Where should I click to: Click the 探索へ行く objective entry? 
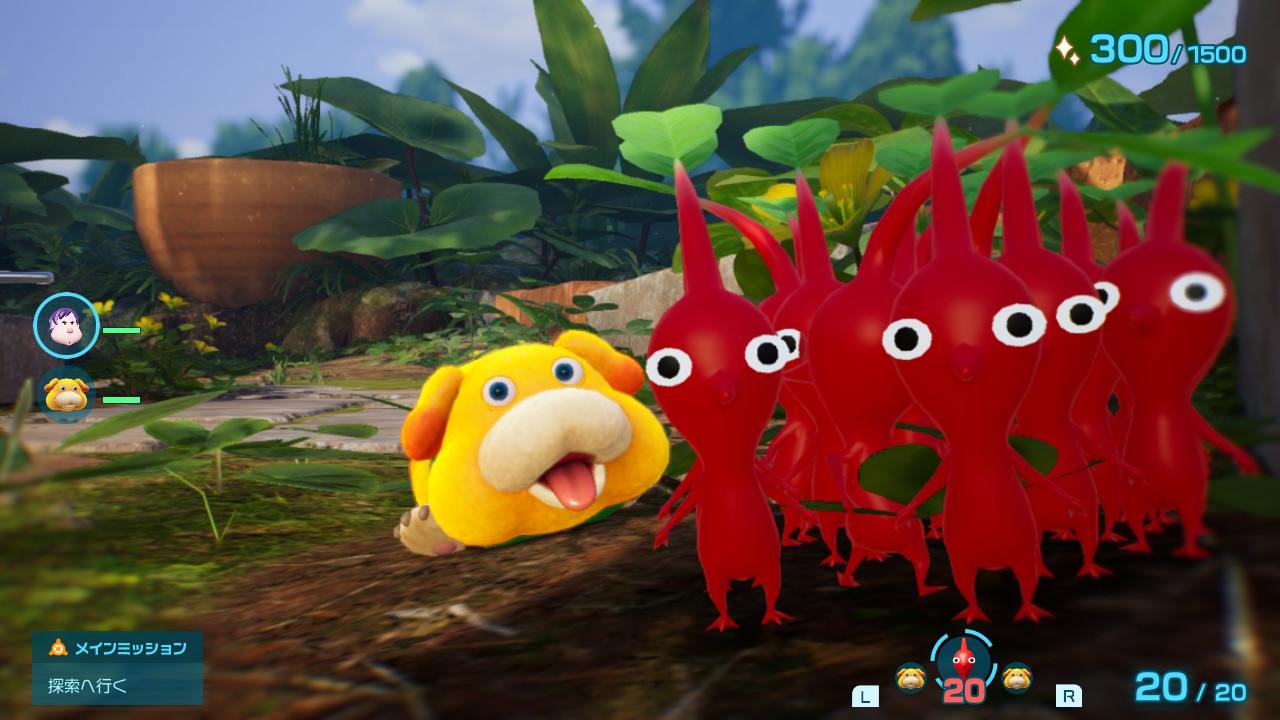pos(118,686)
